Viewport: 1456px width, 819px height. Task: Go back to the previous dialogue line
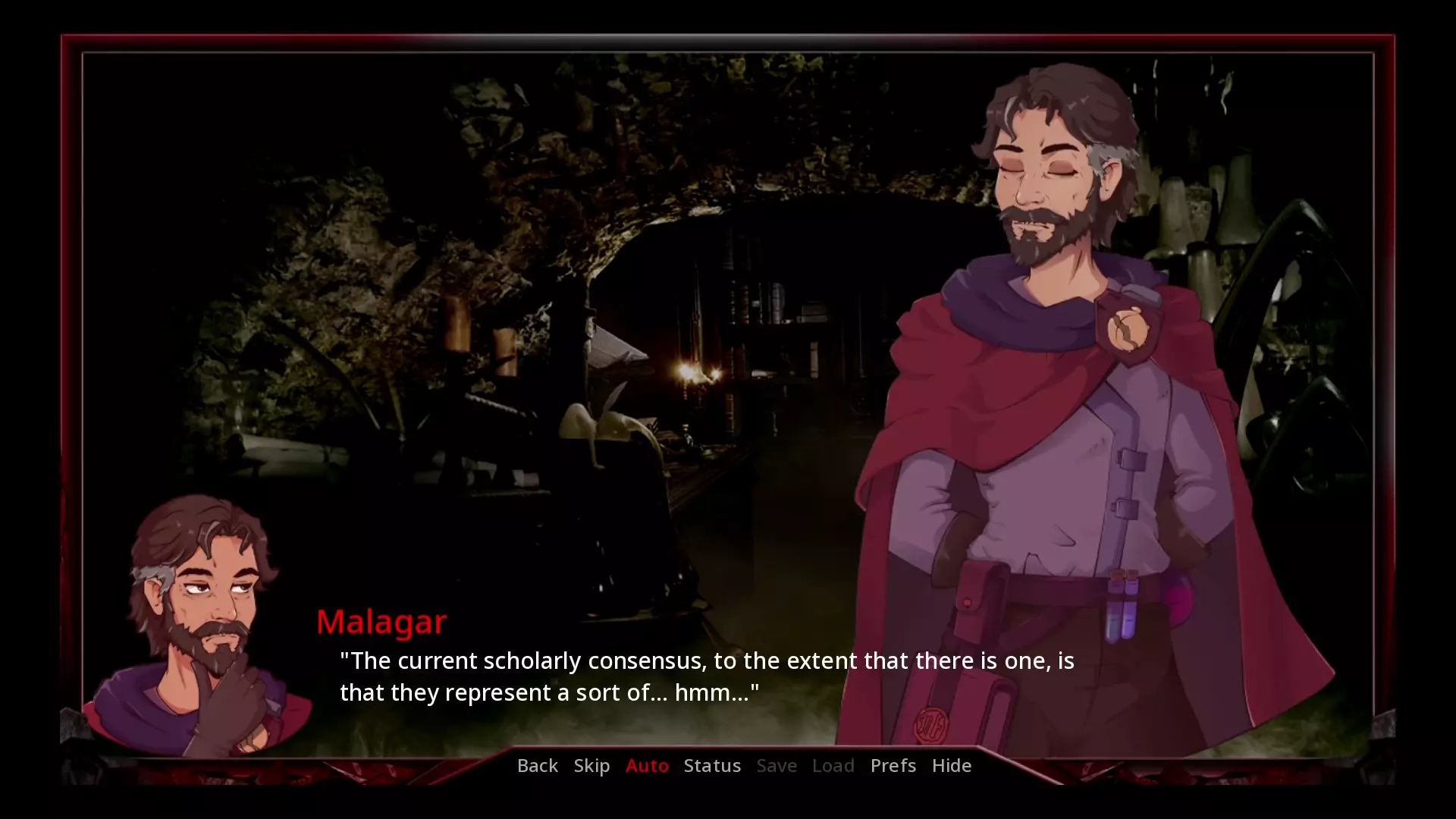(537, 766)
